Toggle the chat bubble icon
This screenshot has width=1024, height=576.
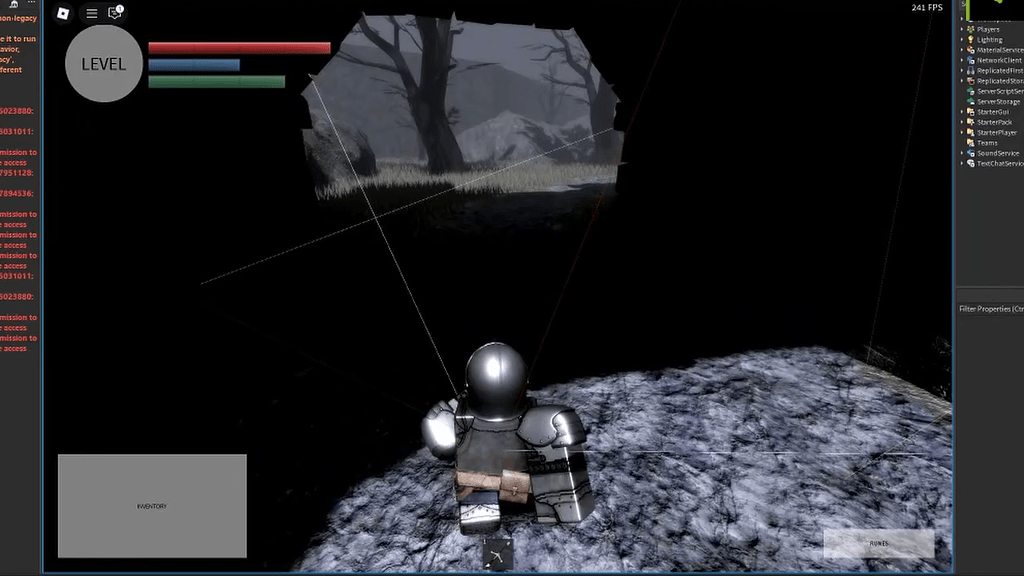tap(115, 13)
